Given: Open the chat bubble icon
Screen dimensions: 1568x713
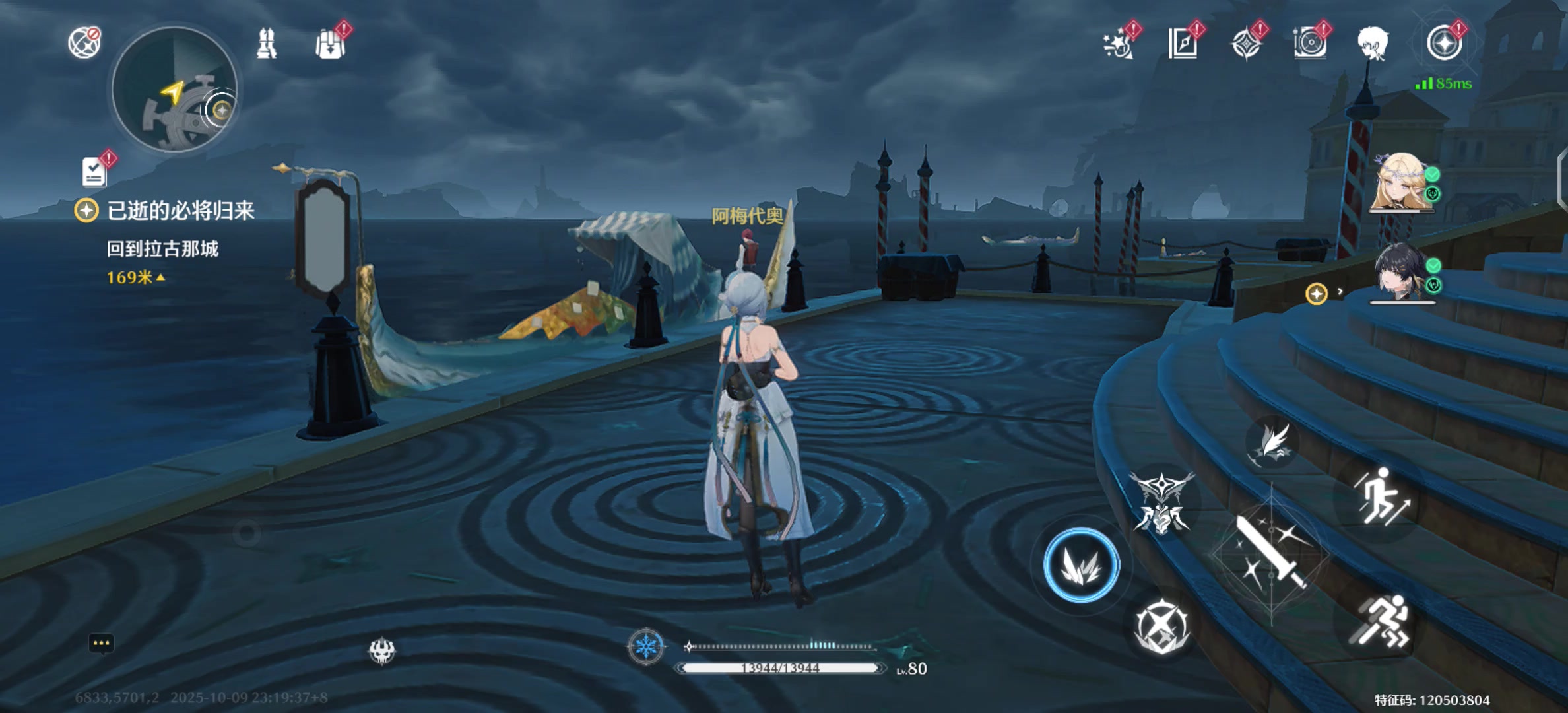Looking at the screenshot, I should (x=101, y=644).
